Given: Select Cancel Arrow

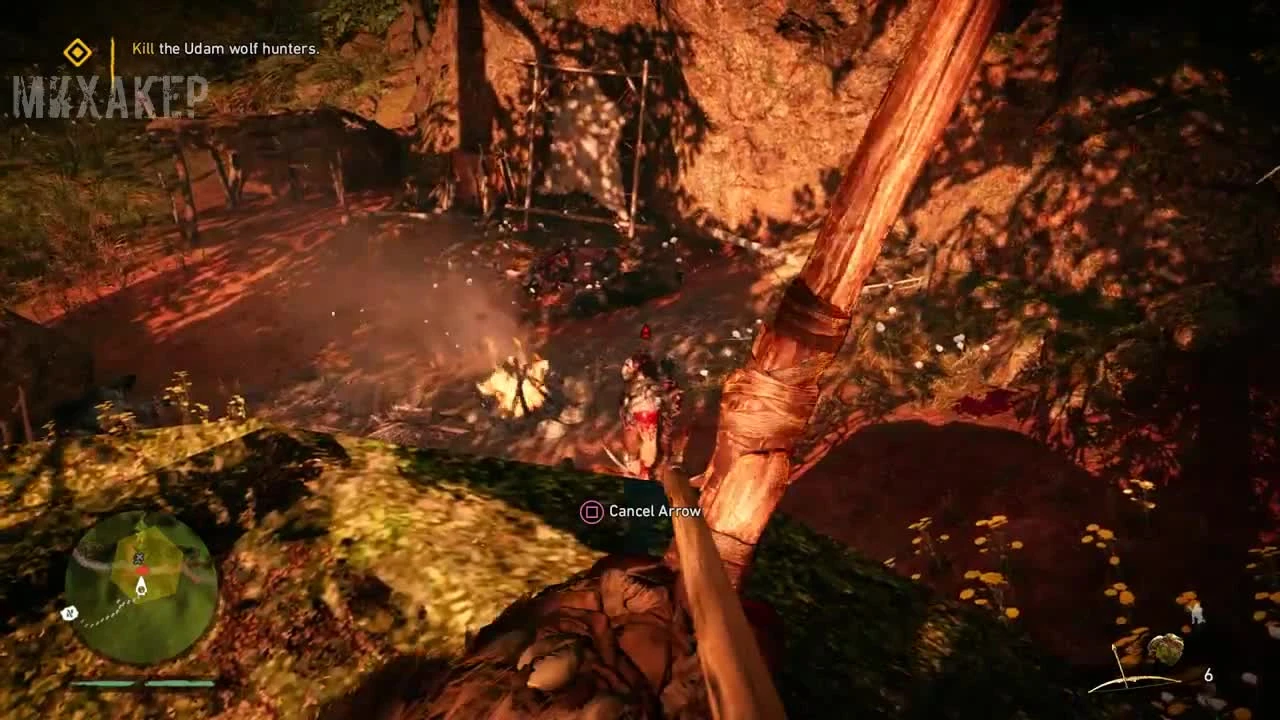Looking at the screenshot, I should (655, 510).
